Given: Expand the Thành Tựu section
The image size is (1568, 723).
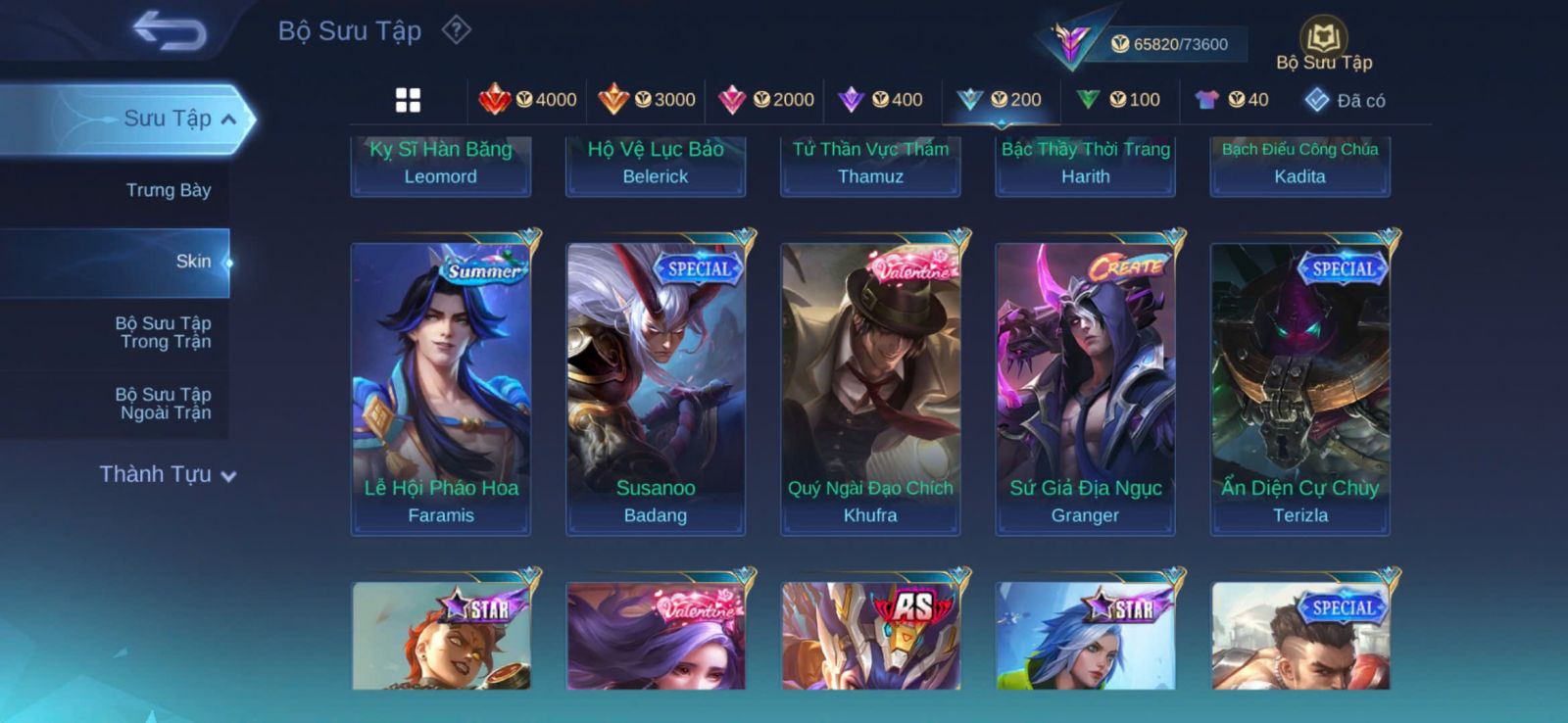Looking at the screenshot, I should pos(168,475).
